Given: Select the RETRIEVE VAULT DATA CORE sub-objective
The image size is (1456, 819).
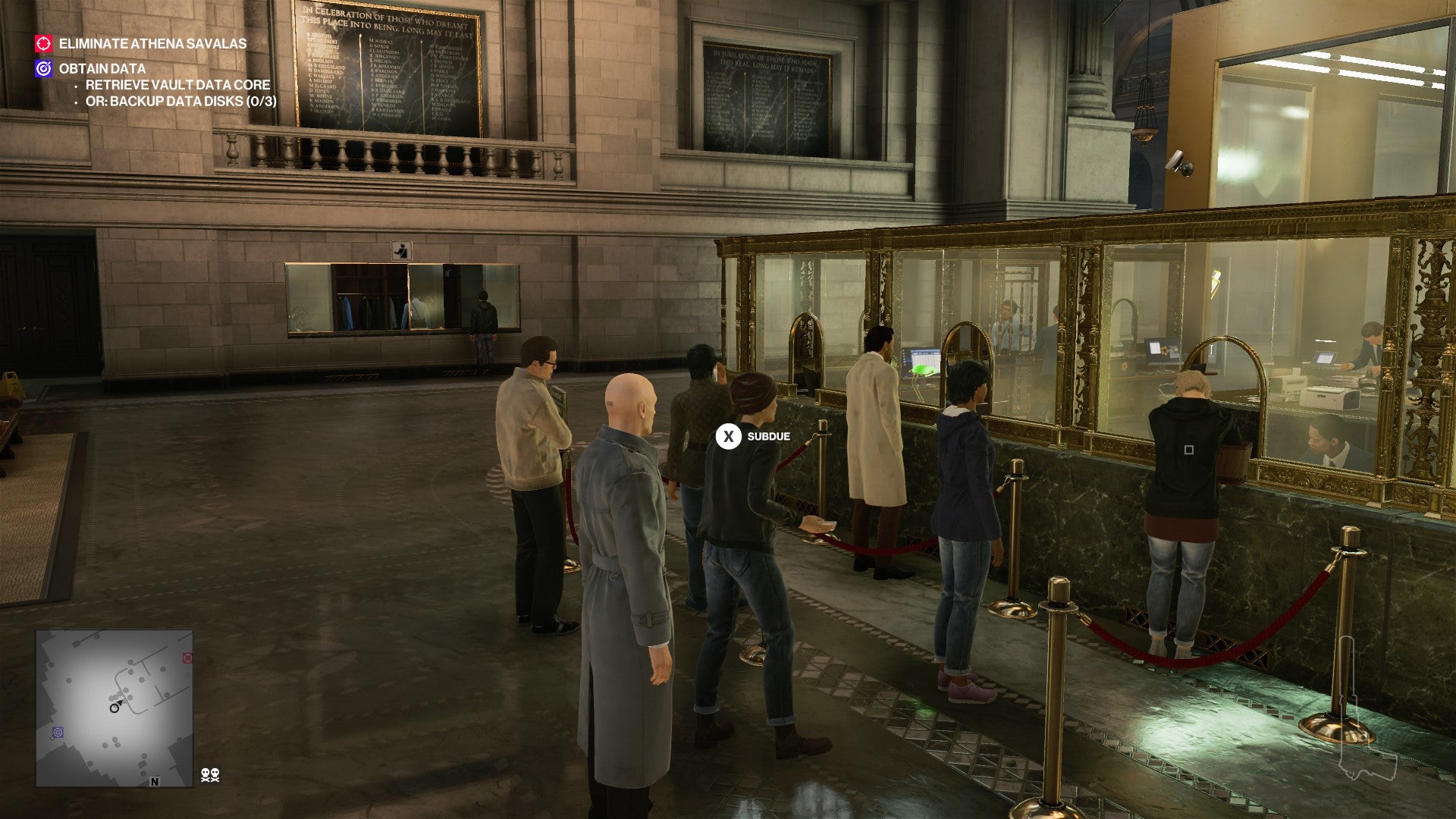Looking at the screenshot, I should 179,86.
